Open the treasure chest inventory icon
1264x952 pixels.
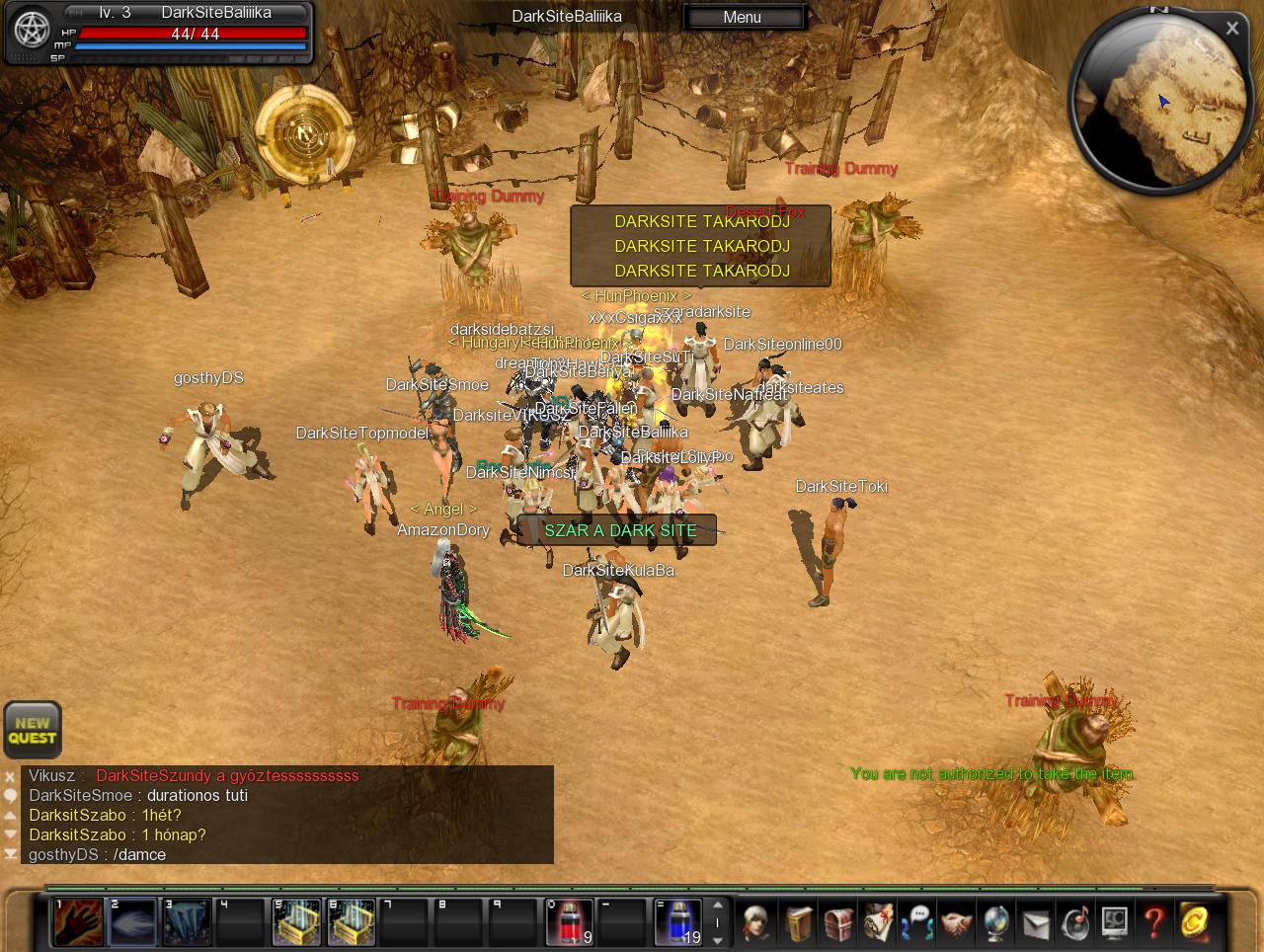point(837,922)
